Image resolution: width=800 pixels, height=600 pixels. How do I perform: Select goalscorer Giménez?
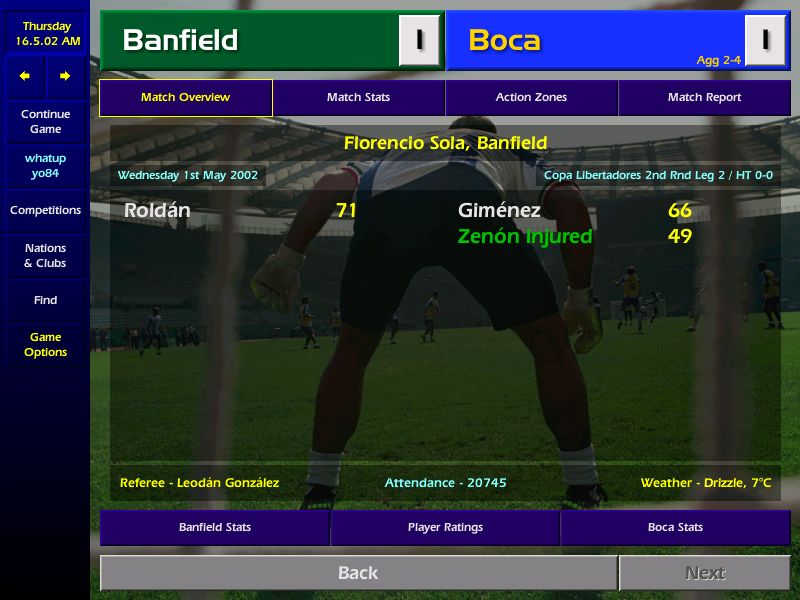pyautogui.click(x=499, y=210)
